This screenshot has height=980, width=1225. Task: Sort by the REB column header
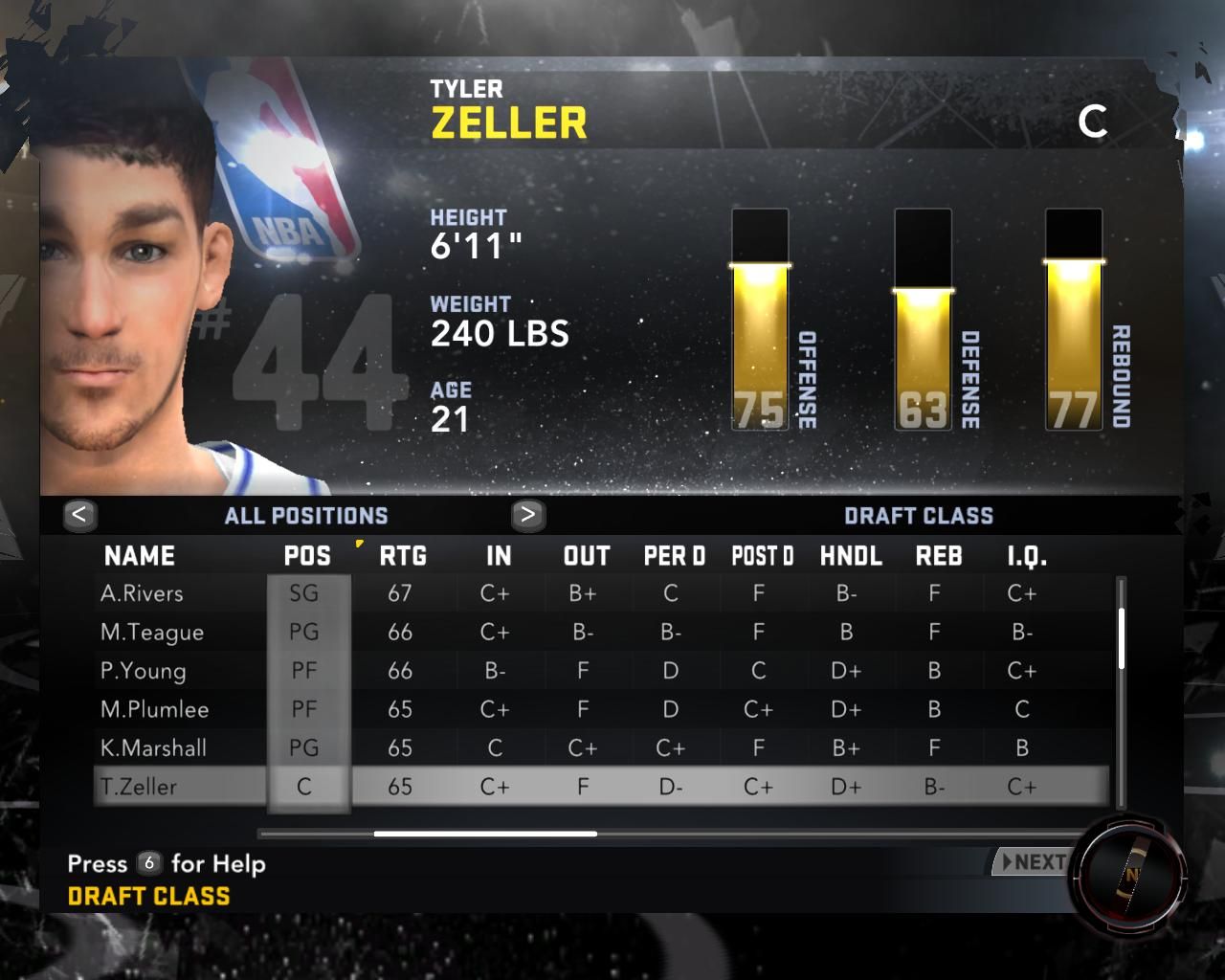939,556
